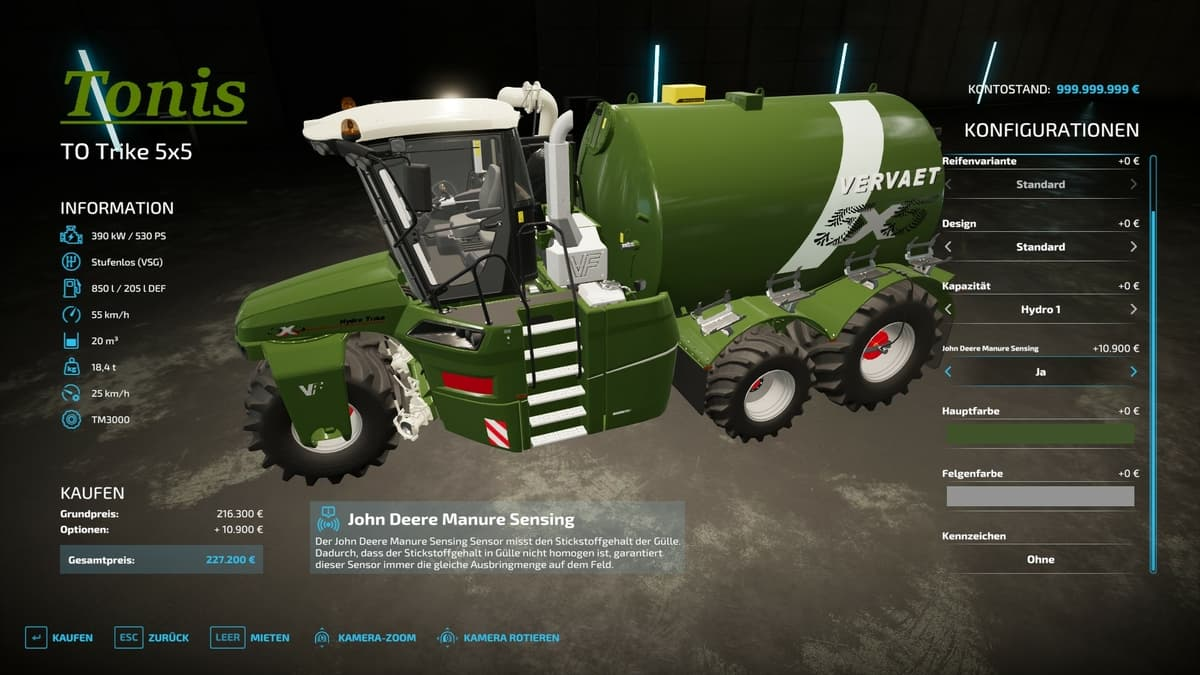Open the green Hauptfarbe color swatch

pos(1040,434)
